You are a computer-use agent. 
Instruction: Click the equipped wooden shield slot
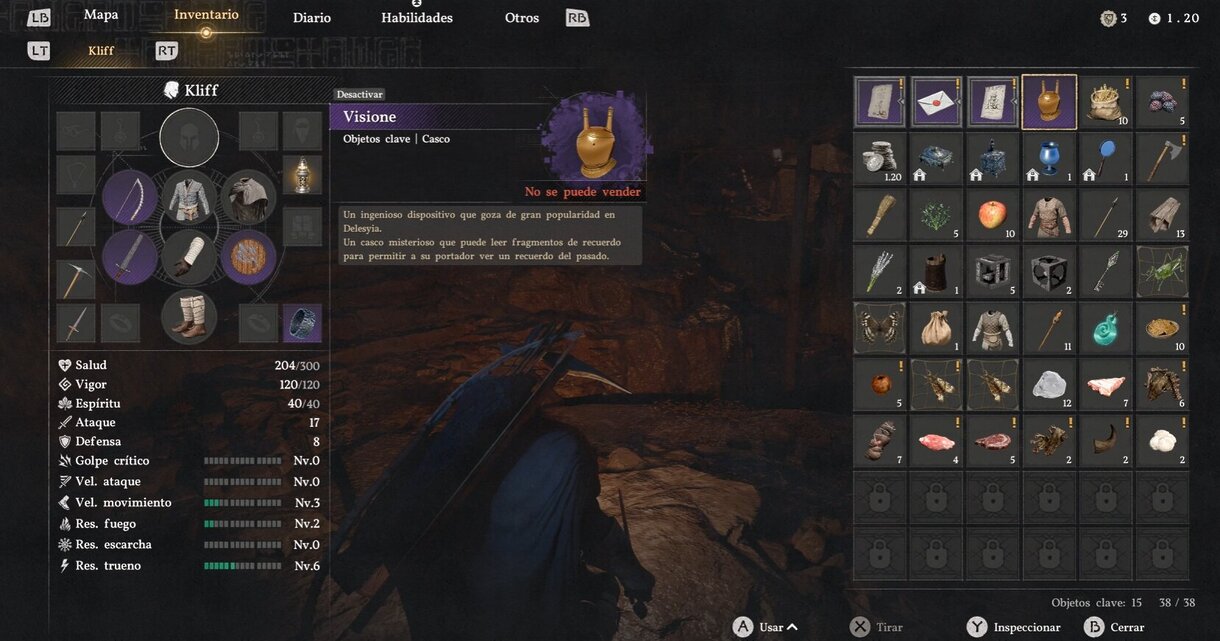click(248, 257)
